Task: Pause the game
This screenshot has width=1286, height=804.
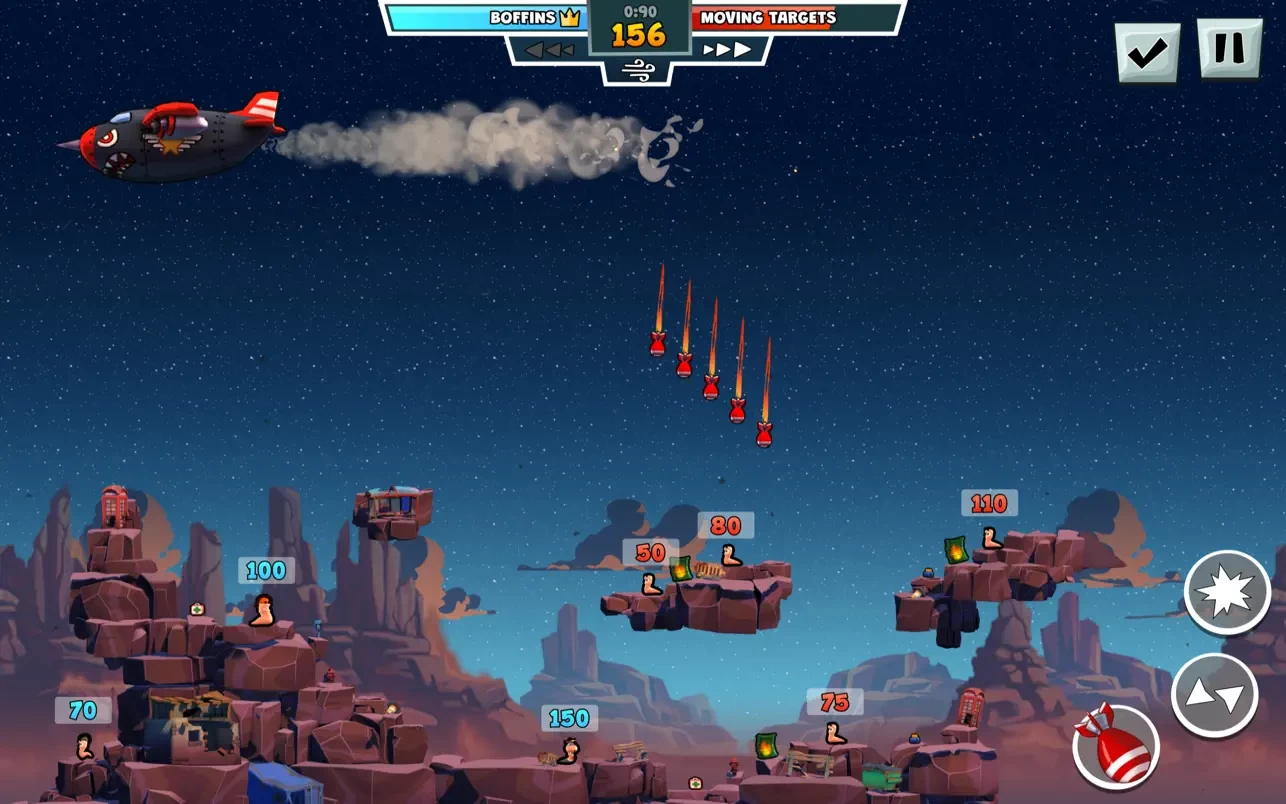Action: click(x=1229, y=48)
